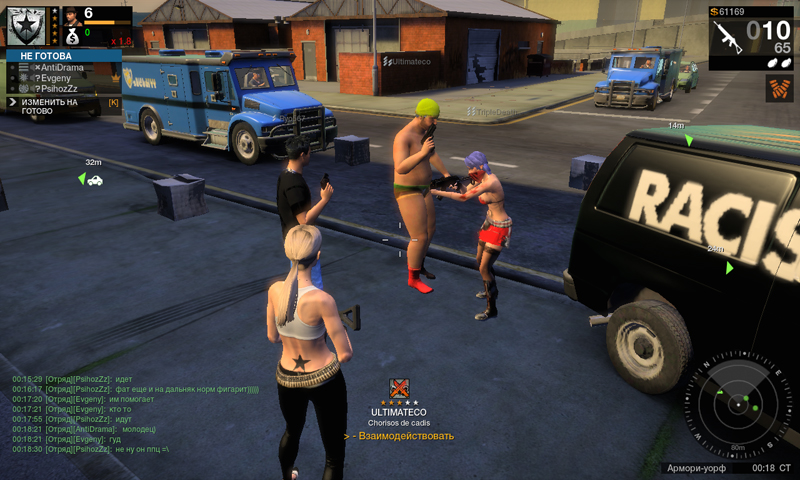This screenshot has width=800, height=480.
Task: Click the assault rifle weapon icon
Action: [729, 35]
